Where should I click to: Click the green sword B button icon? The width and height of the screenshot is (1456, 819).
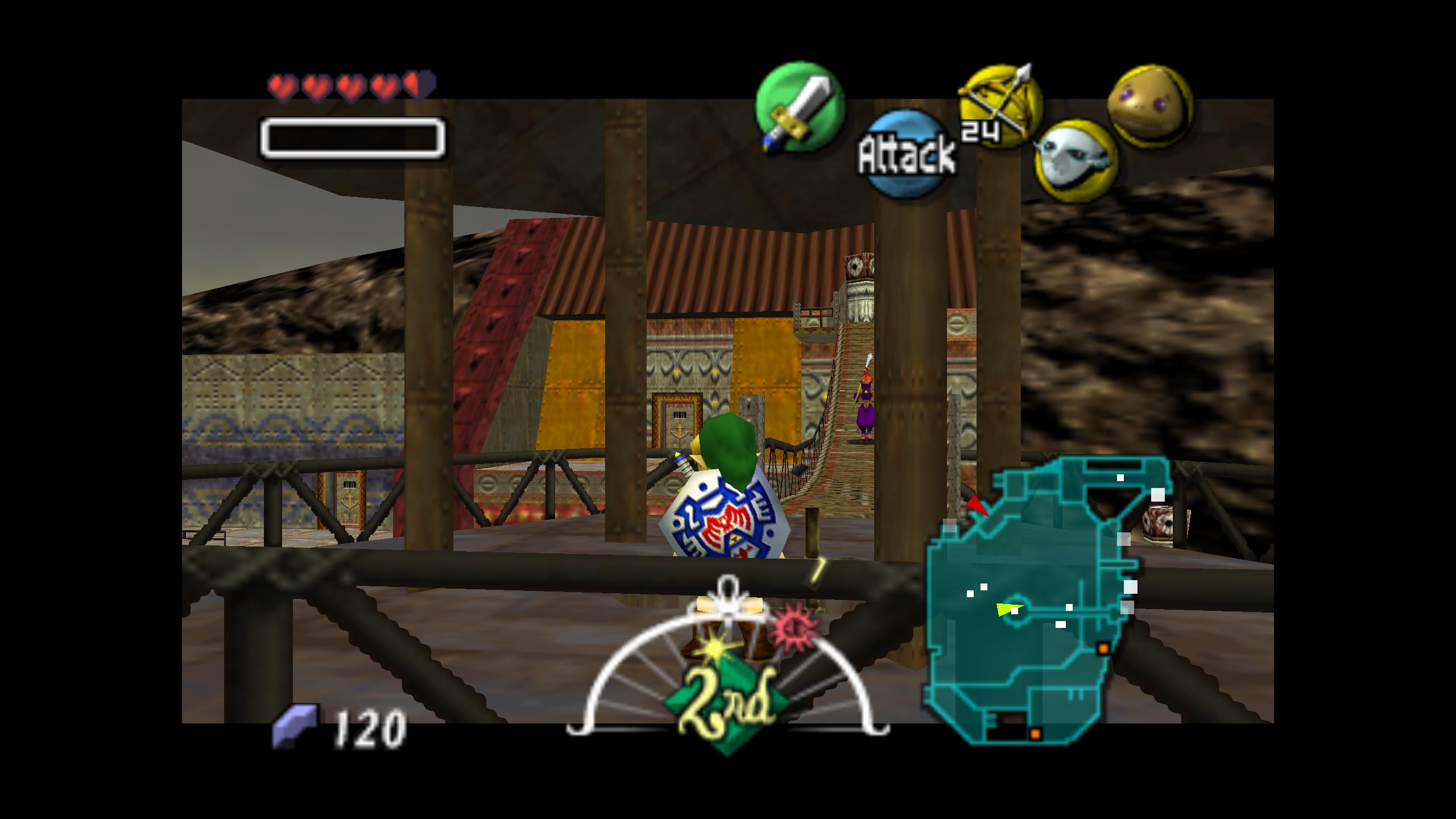(799, 108)
